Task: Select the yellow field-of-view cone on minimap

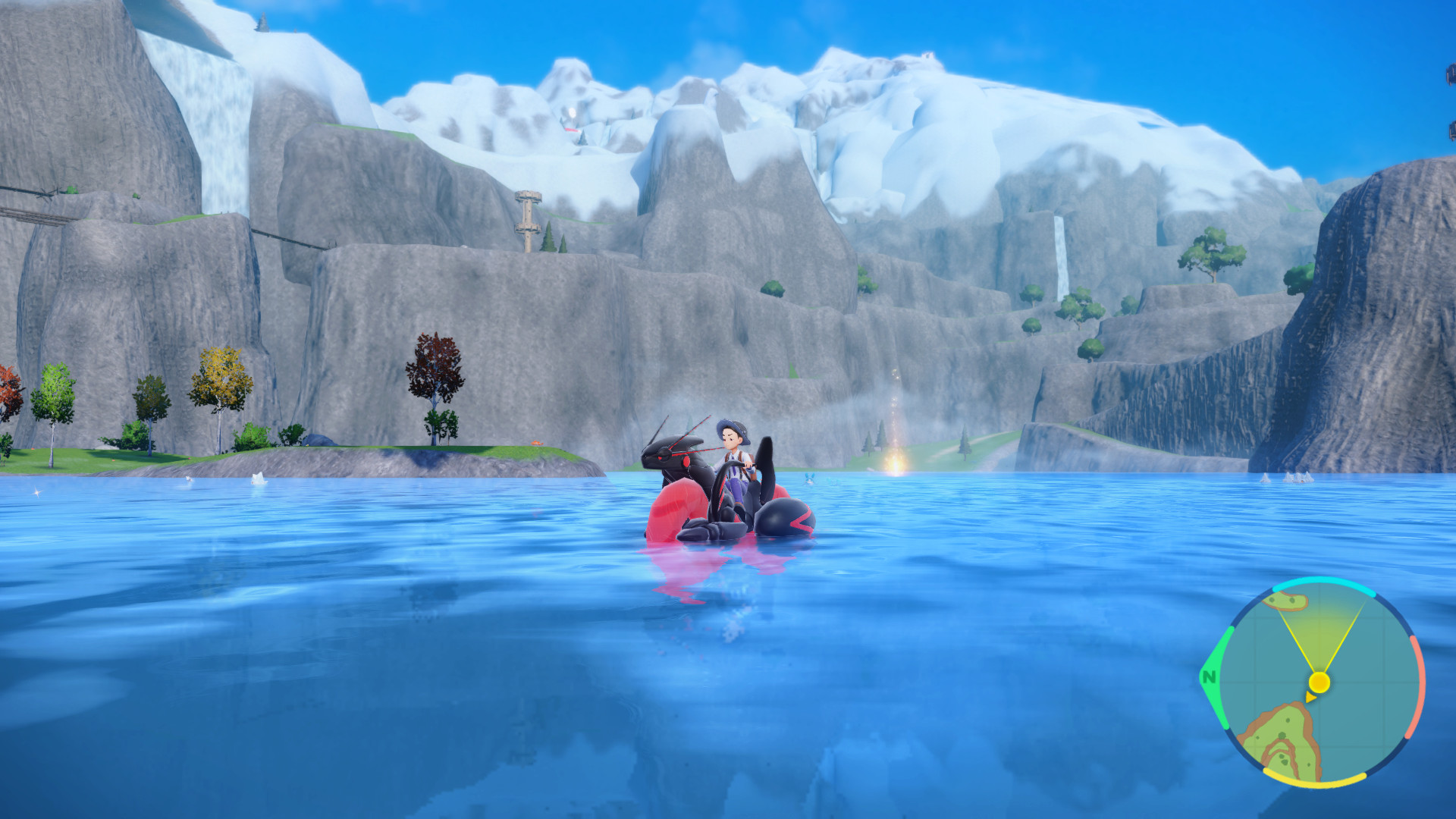Action: click(x=1320, y=635)
